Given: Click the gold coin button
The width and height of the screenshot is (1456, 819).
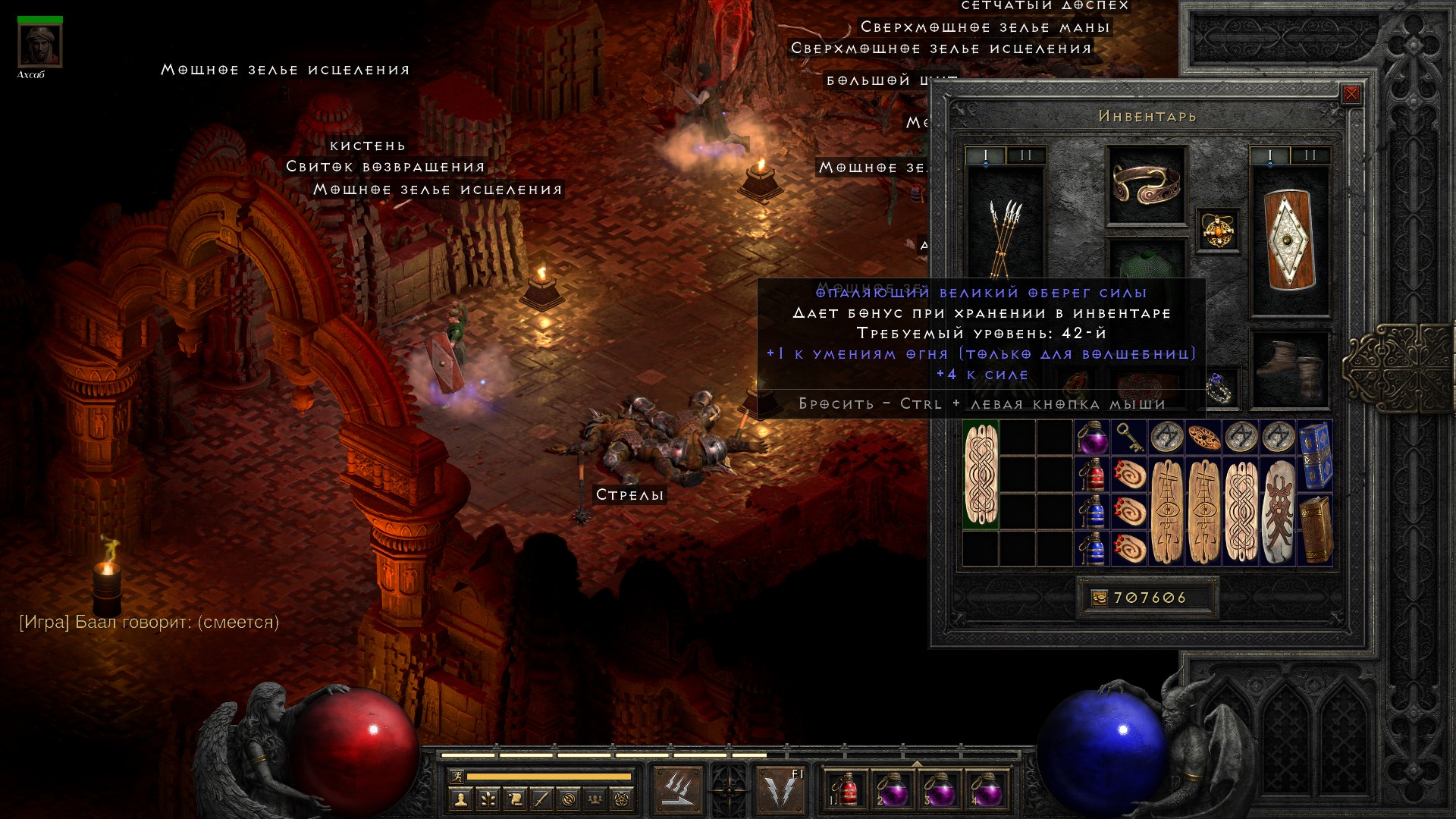Looking at the screenshot, I should point(1099,598).
